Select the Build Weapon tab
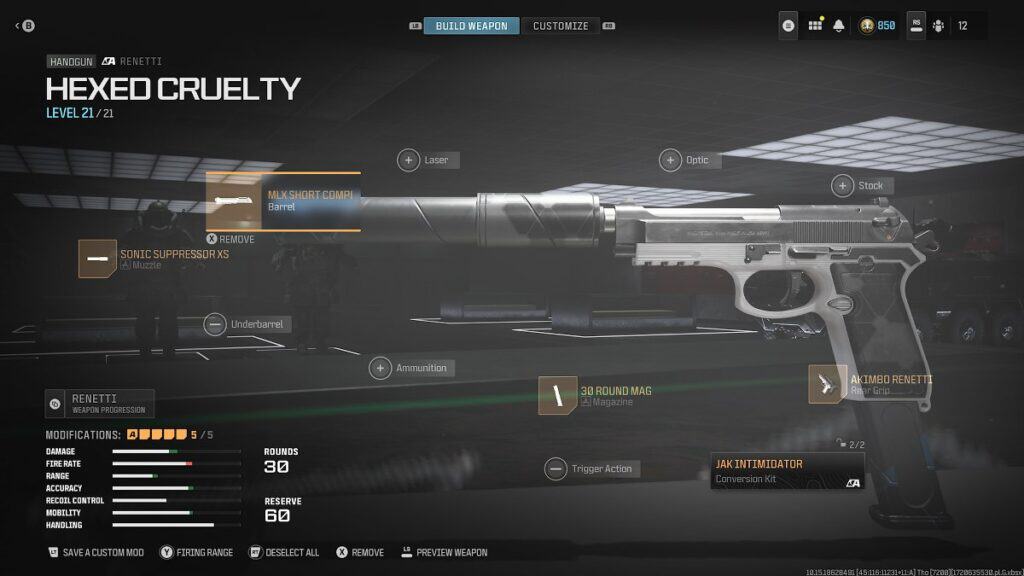Screen dimensions: 1024x576 pyautogui.click(x=471, y=26)
